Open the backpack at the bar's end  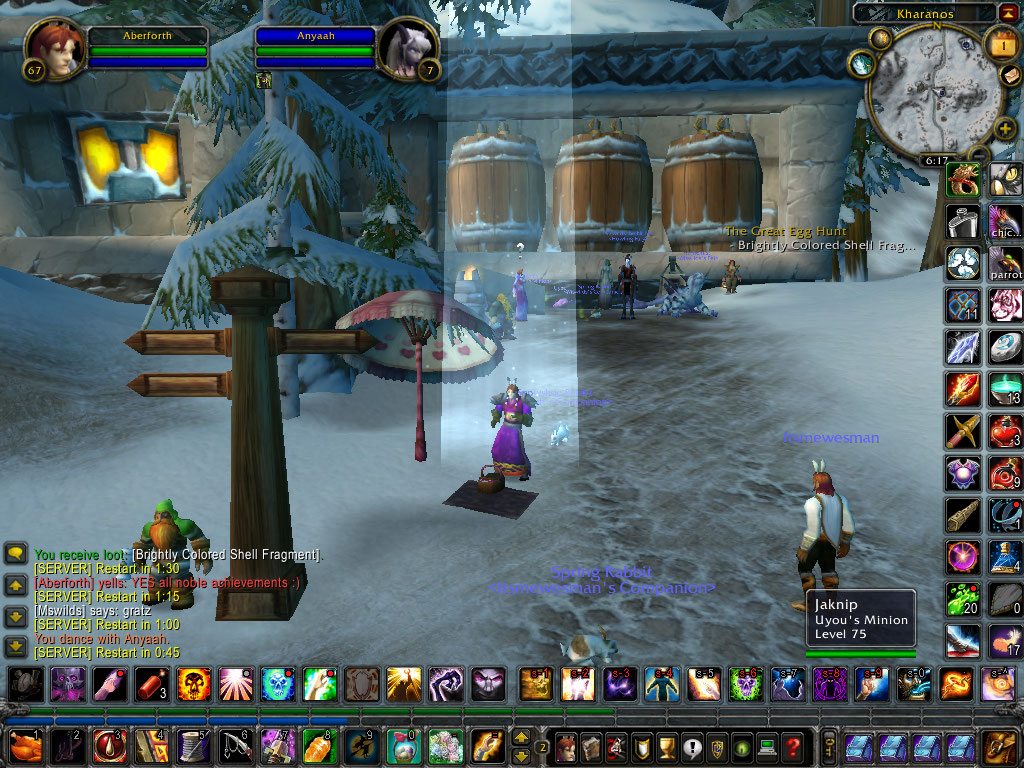(x=999, y=747)
